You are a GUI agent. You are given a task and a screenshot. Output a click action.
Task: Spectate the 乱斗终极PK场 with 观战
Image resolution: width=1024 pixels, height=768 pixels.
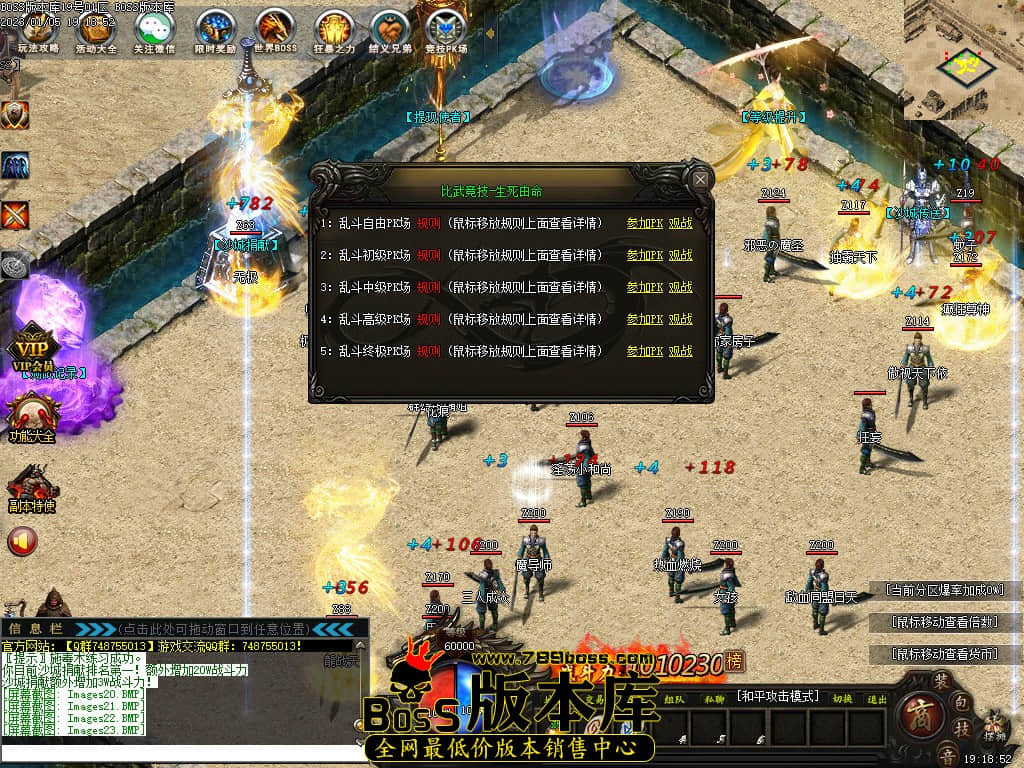click(x=681, y=352)
